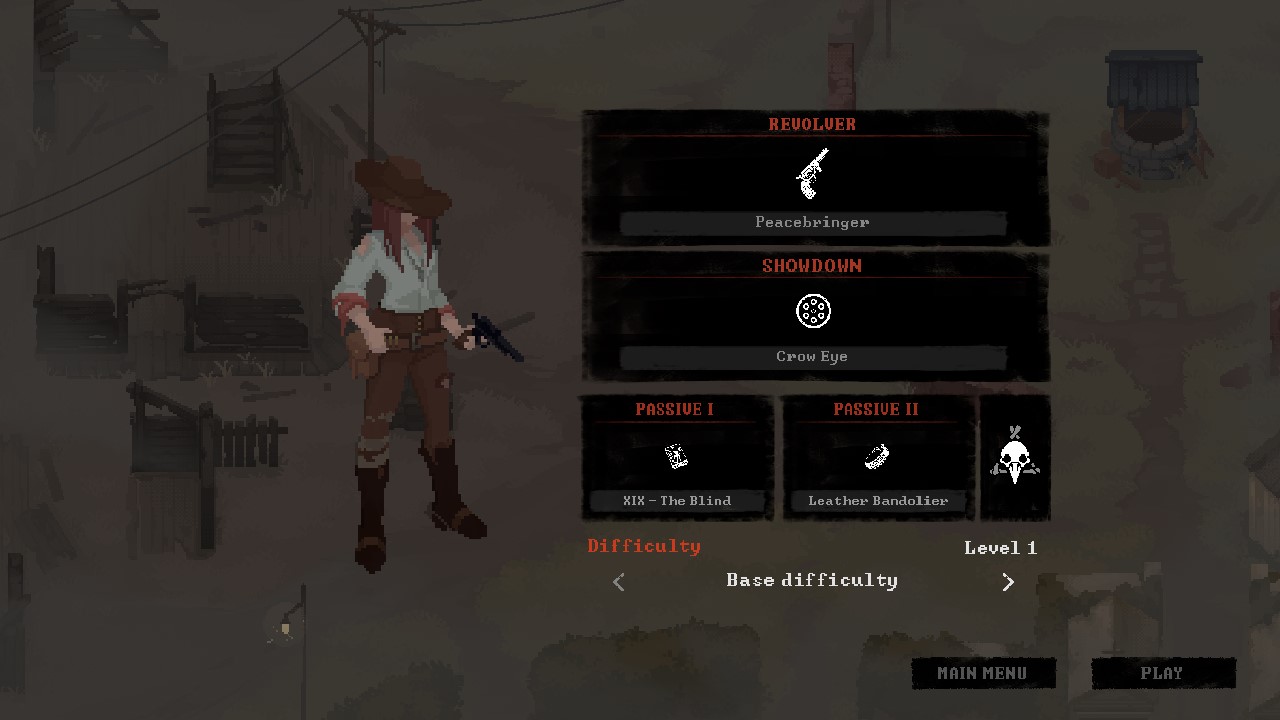Click the bird skull character emblem
1280x720 pixels.
coord(1014,458)
